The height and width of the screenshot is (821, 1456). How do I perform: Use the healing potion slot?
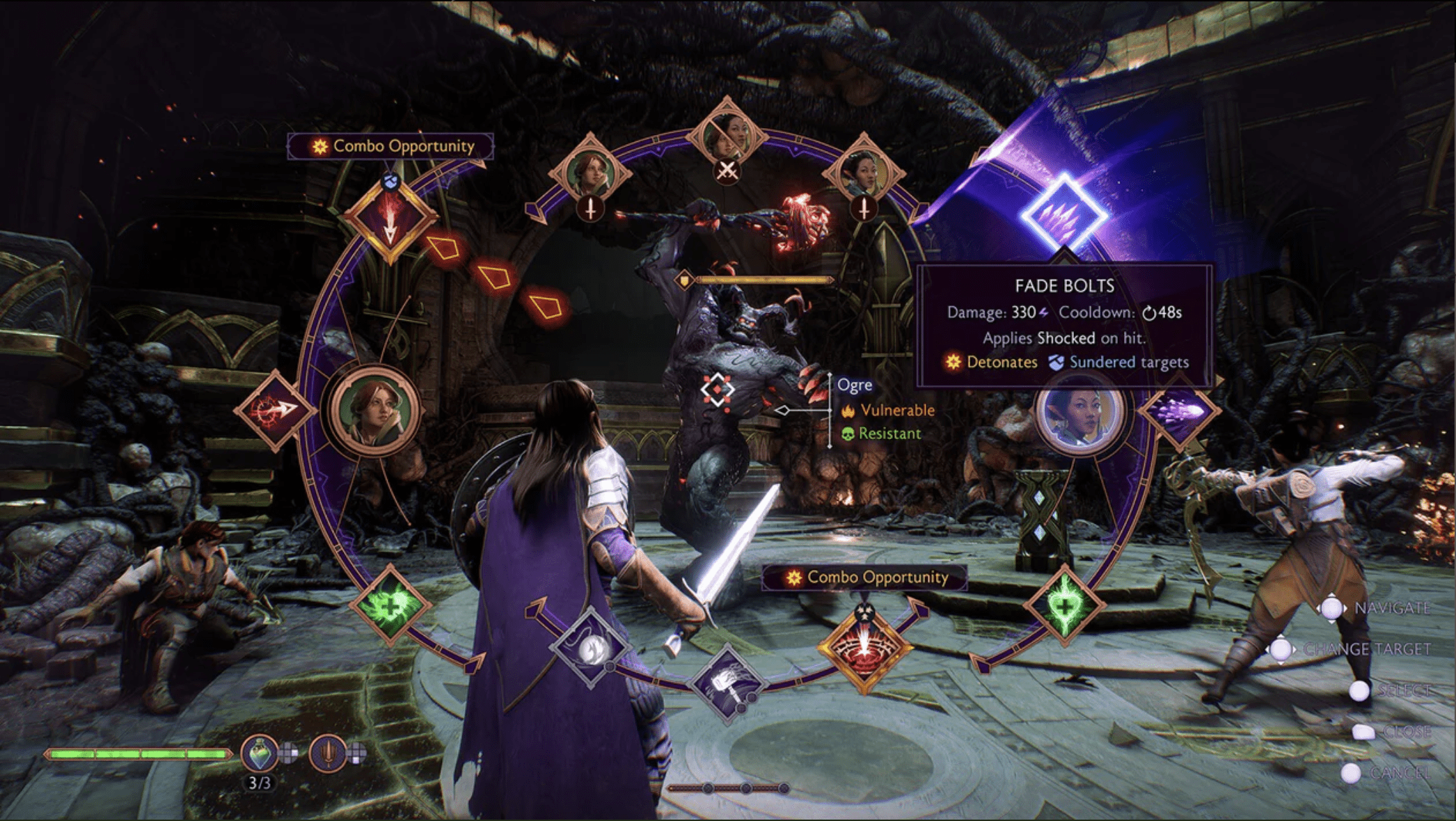pos(260,754)
